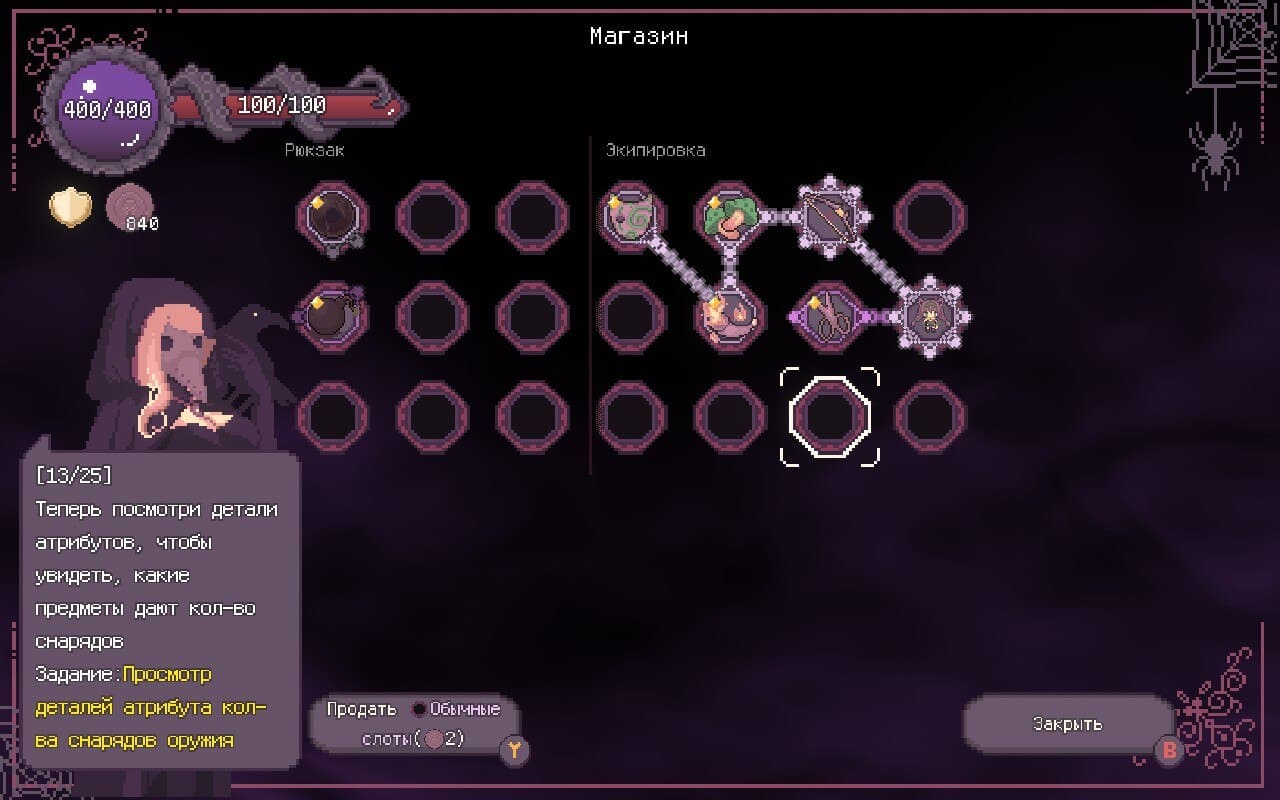
Task: Choose the cat mask equipment slot
Action: (x=630, y=216)
